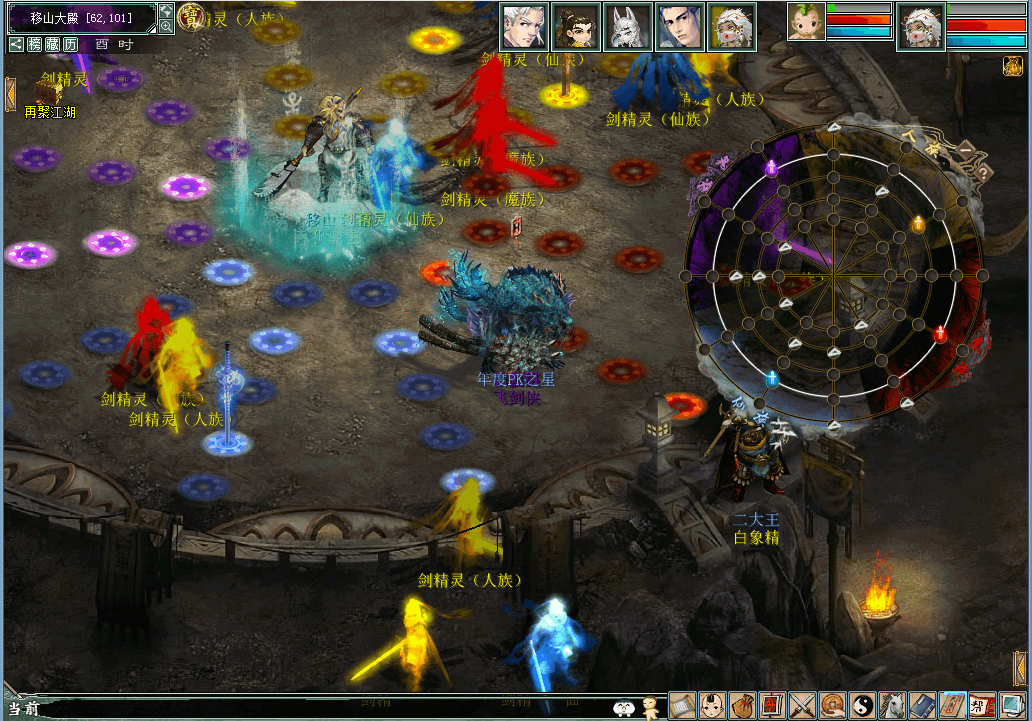This screenshot has width=1032, height=721.
Task: Open the money bag inventory icon
Action: 741,705
